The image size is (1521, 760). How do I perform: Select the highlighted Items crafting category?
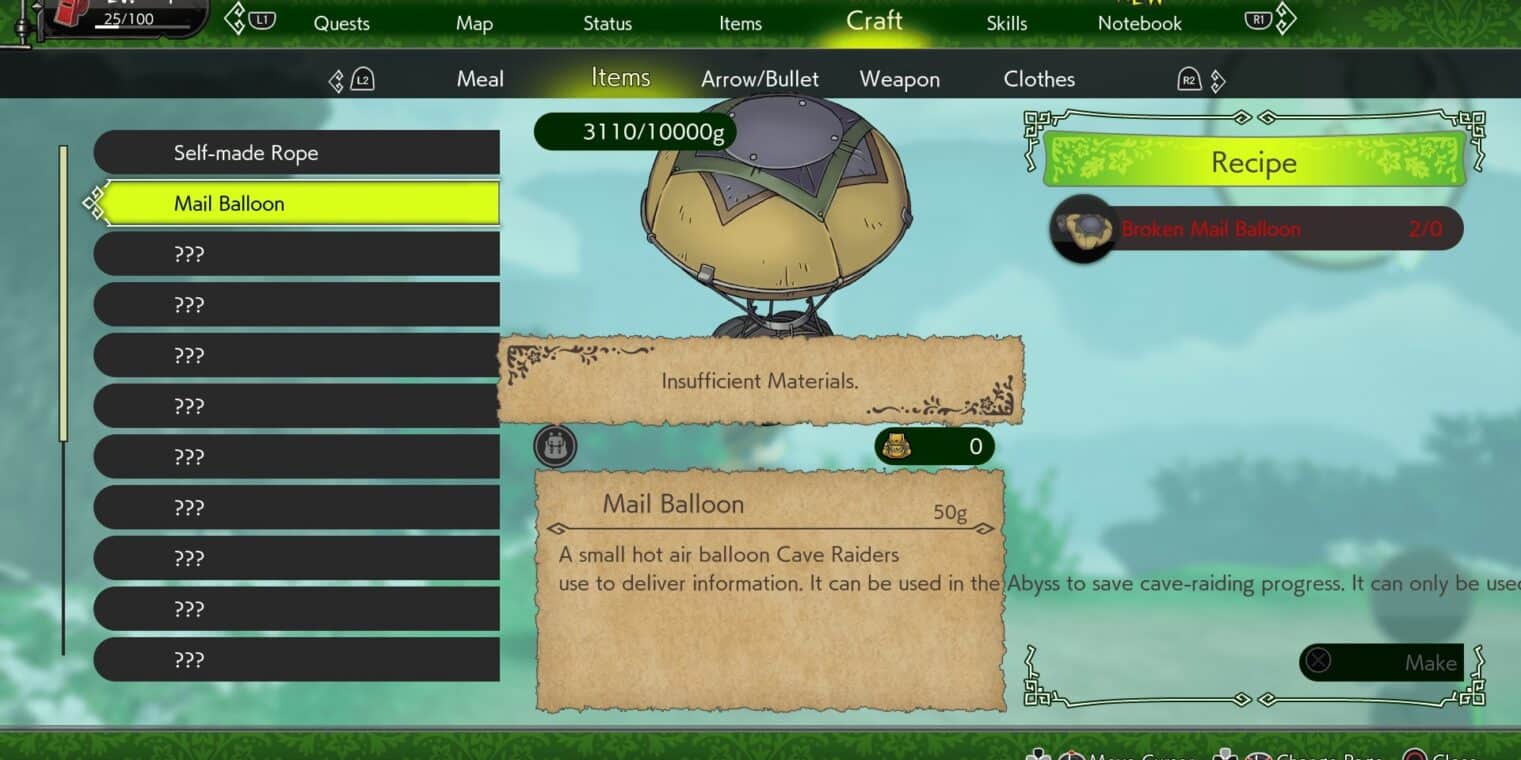620,78
